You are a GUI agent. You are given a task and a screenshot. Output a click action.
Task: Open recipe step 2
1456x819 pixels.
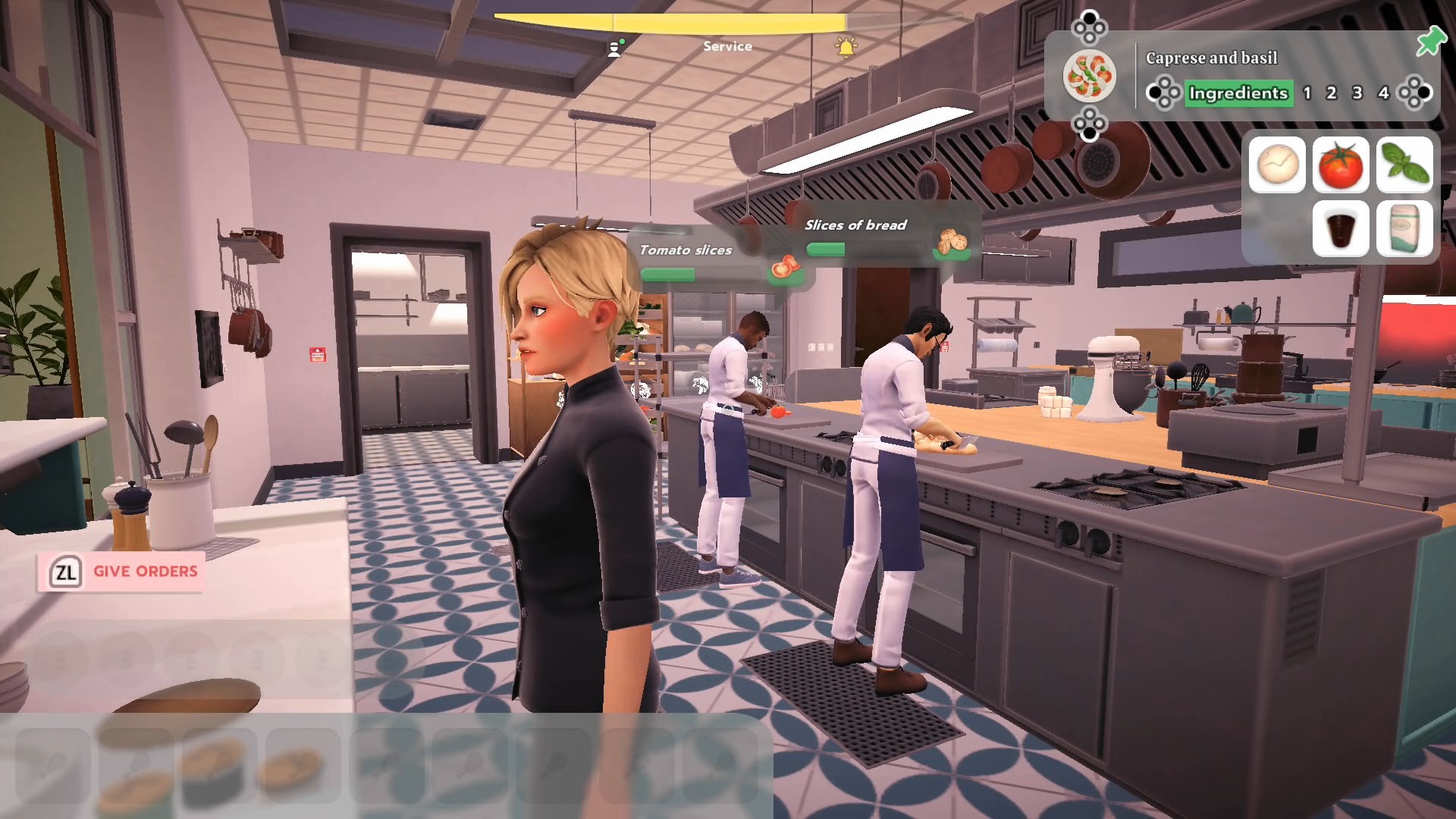tap(1332, 93)
